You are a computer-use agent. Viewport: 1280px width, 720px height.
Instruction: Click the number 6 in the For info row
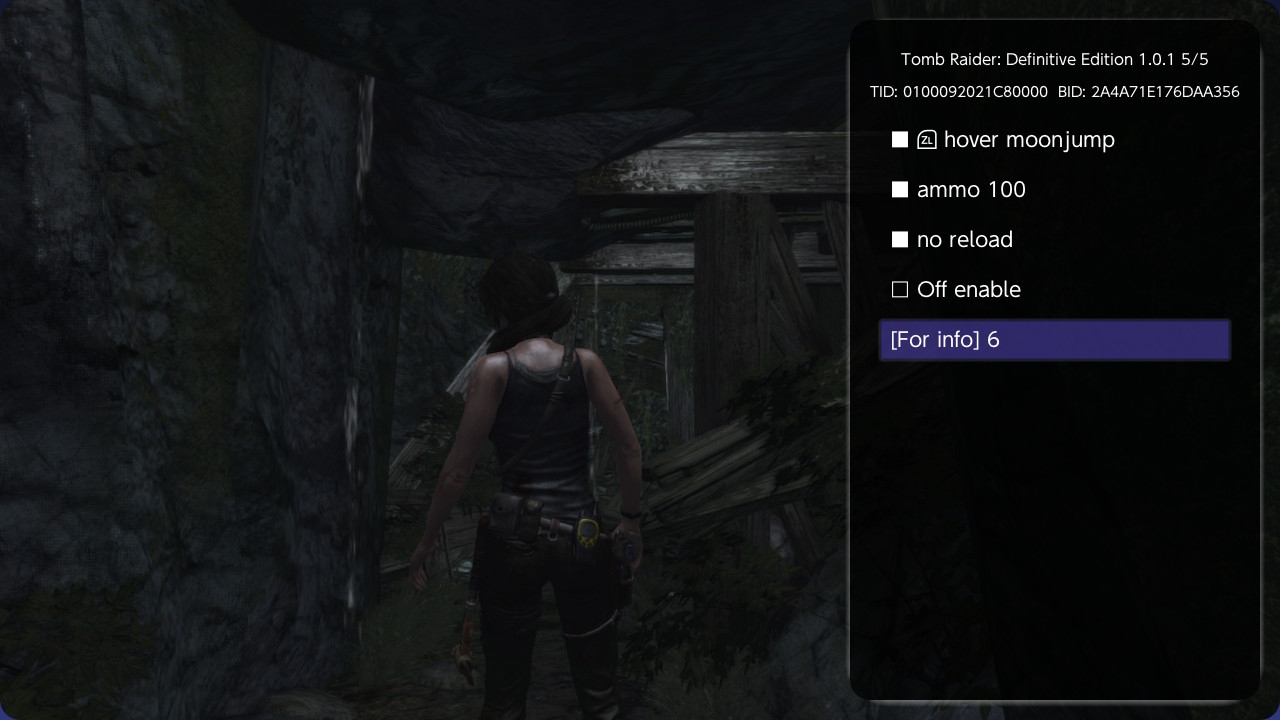(x=992, y=339)
